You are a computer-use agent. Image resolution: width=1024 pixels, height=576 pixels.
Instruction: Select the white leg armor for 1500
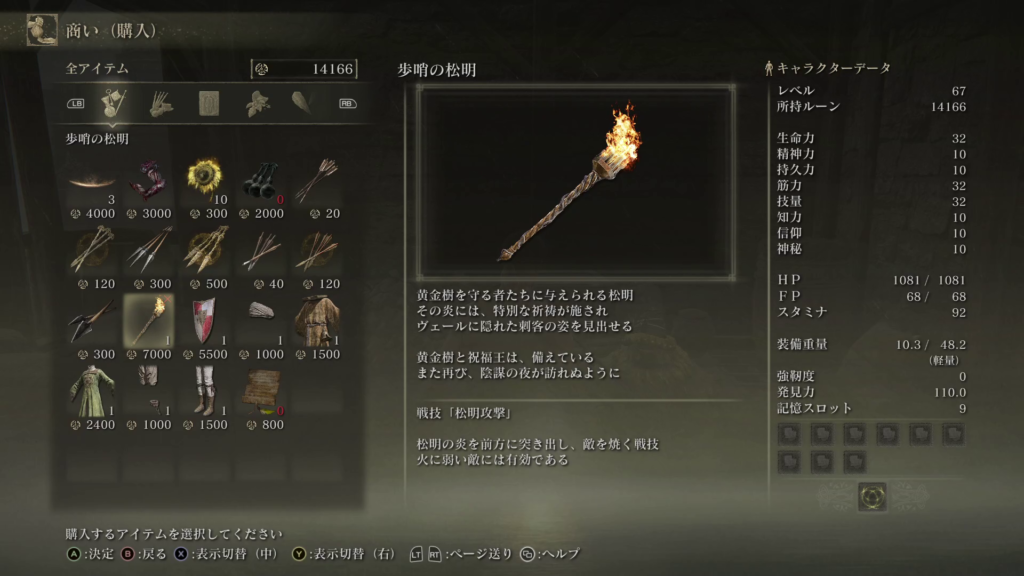(204, 392)
